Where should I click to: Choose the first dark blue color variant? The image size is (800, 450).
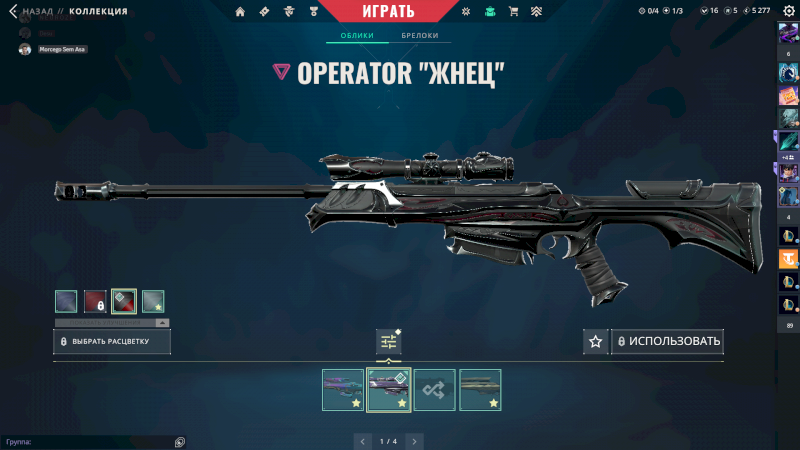(x=66, y=301)
